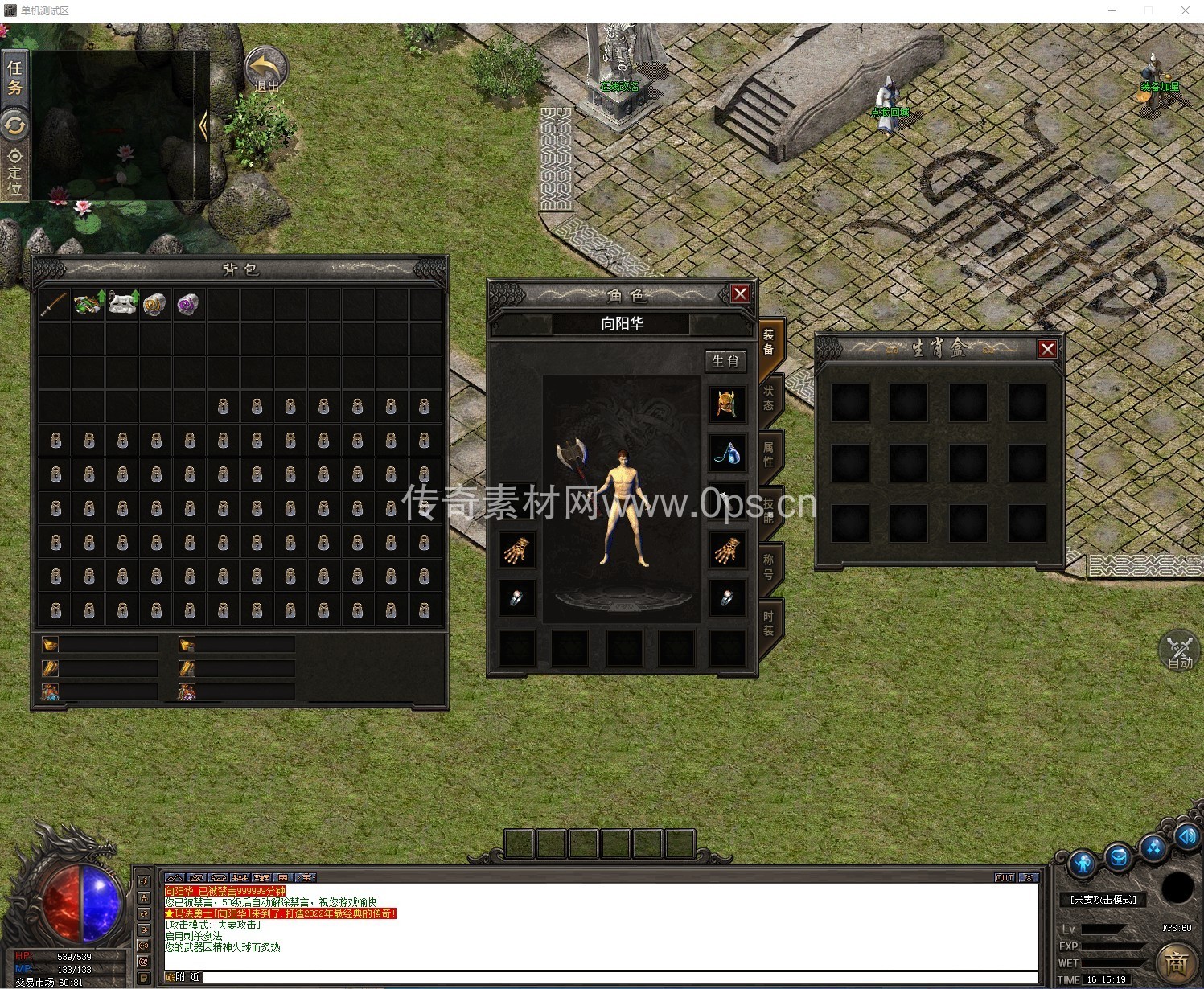Close the zodiac box (生肖盒) window
1204x989 pixels.
pos(1046,349)
